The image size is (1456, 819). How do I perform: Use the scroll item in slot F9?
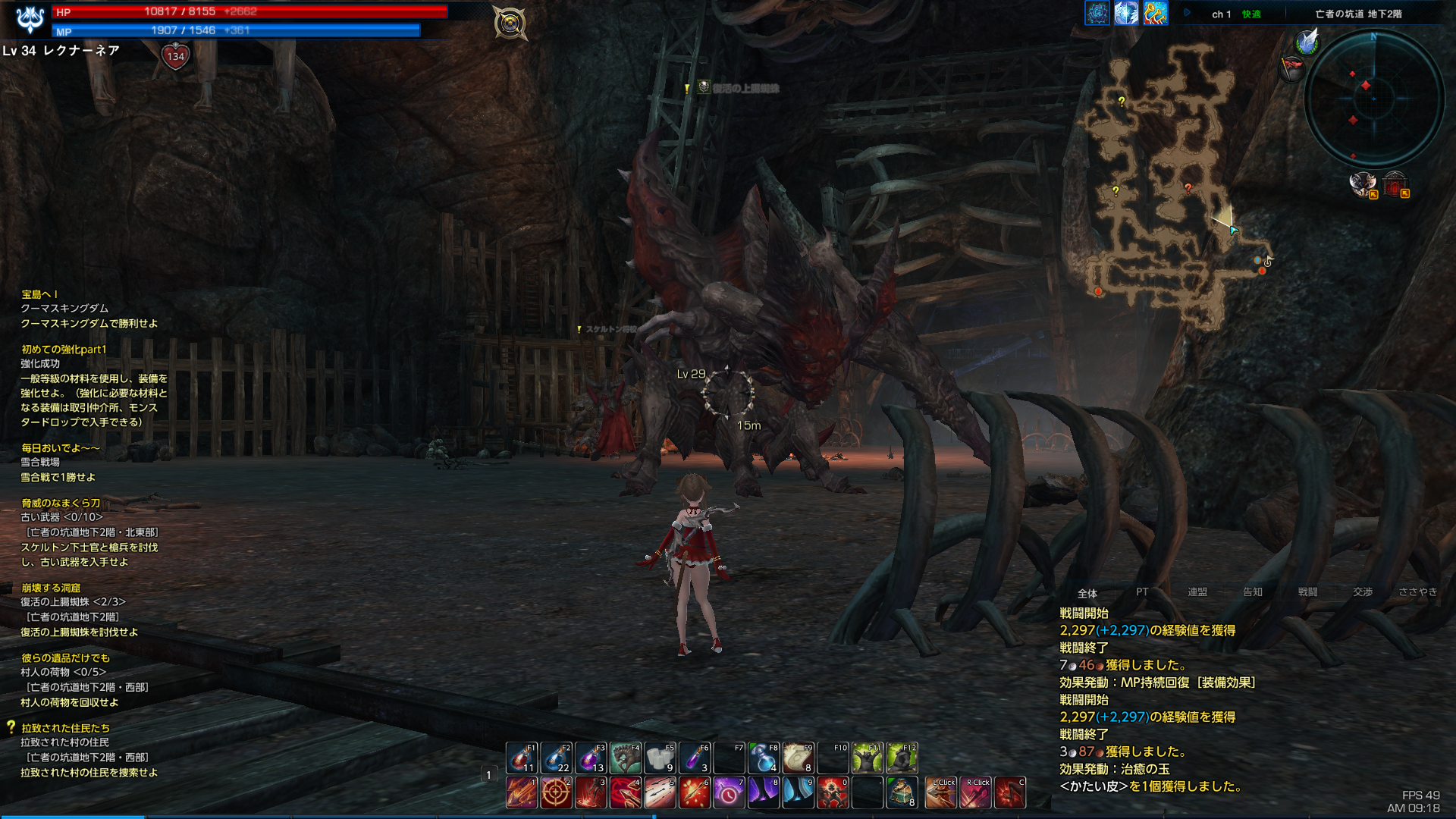tap(798, 758)
